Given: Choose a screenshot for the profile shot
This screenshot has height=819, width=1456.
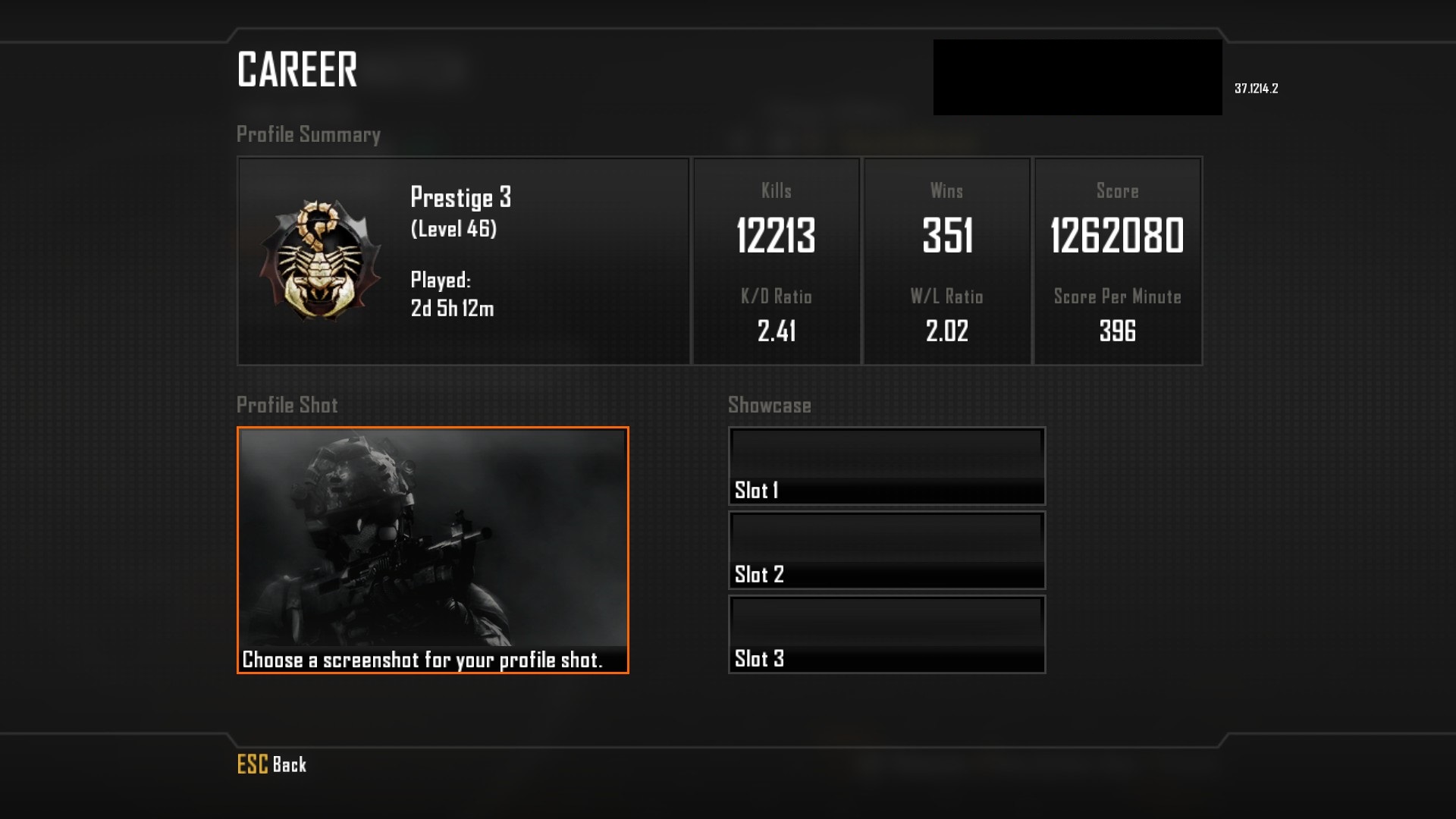Looking at the screenshot, I should pyautogui.click(x=432, y=550).
